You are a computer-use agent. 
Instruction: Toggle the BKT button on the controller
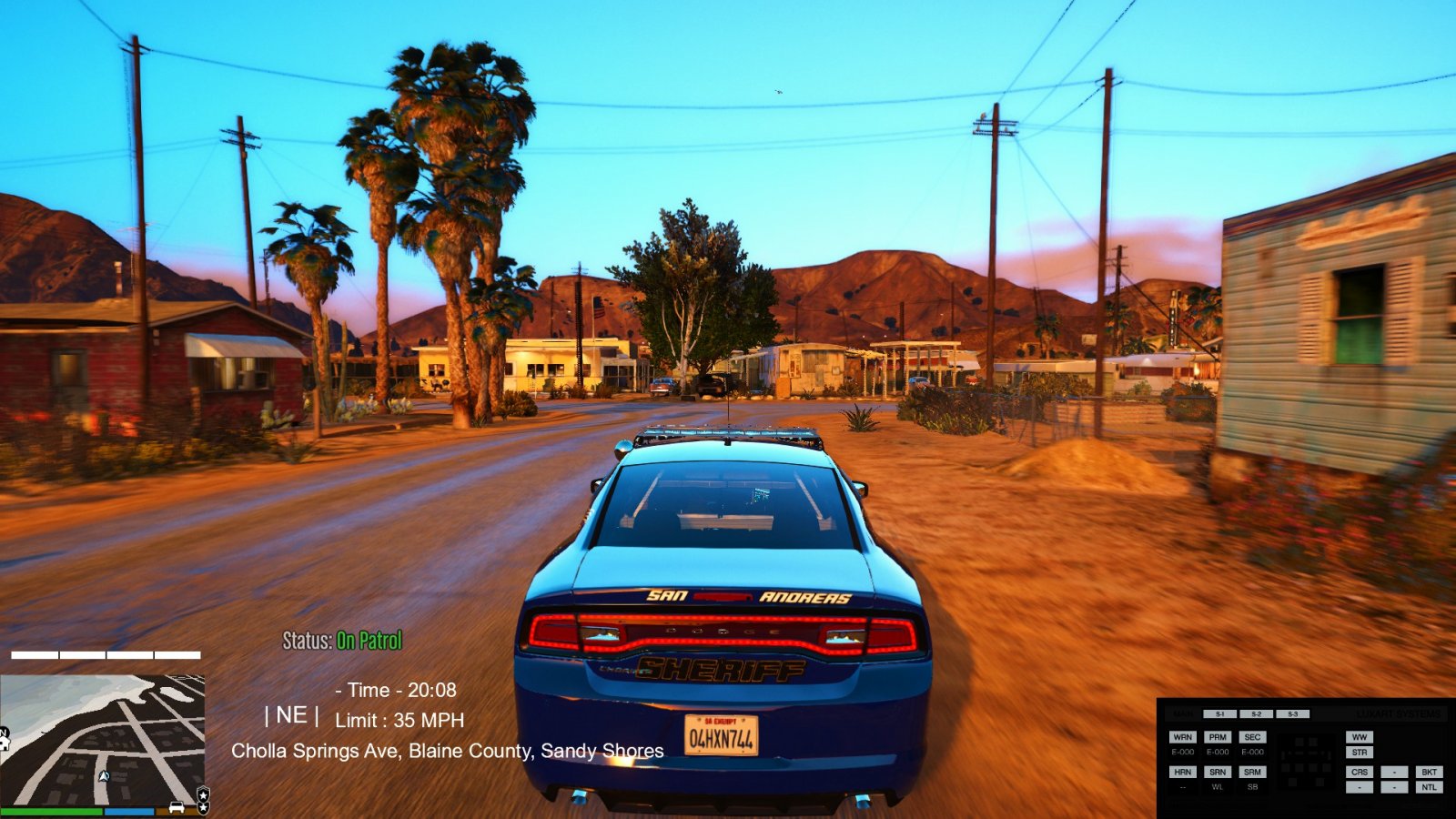pyautogui.click(x=1429, y=772)
